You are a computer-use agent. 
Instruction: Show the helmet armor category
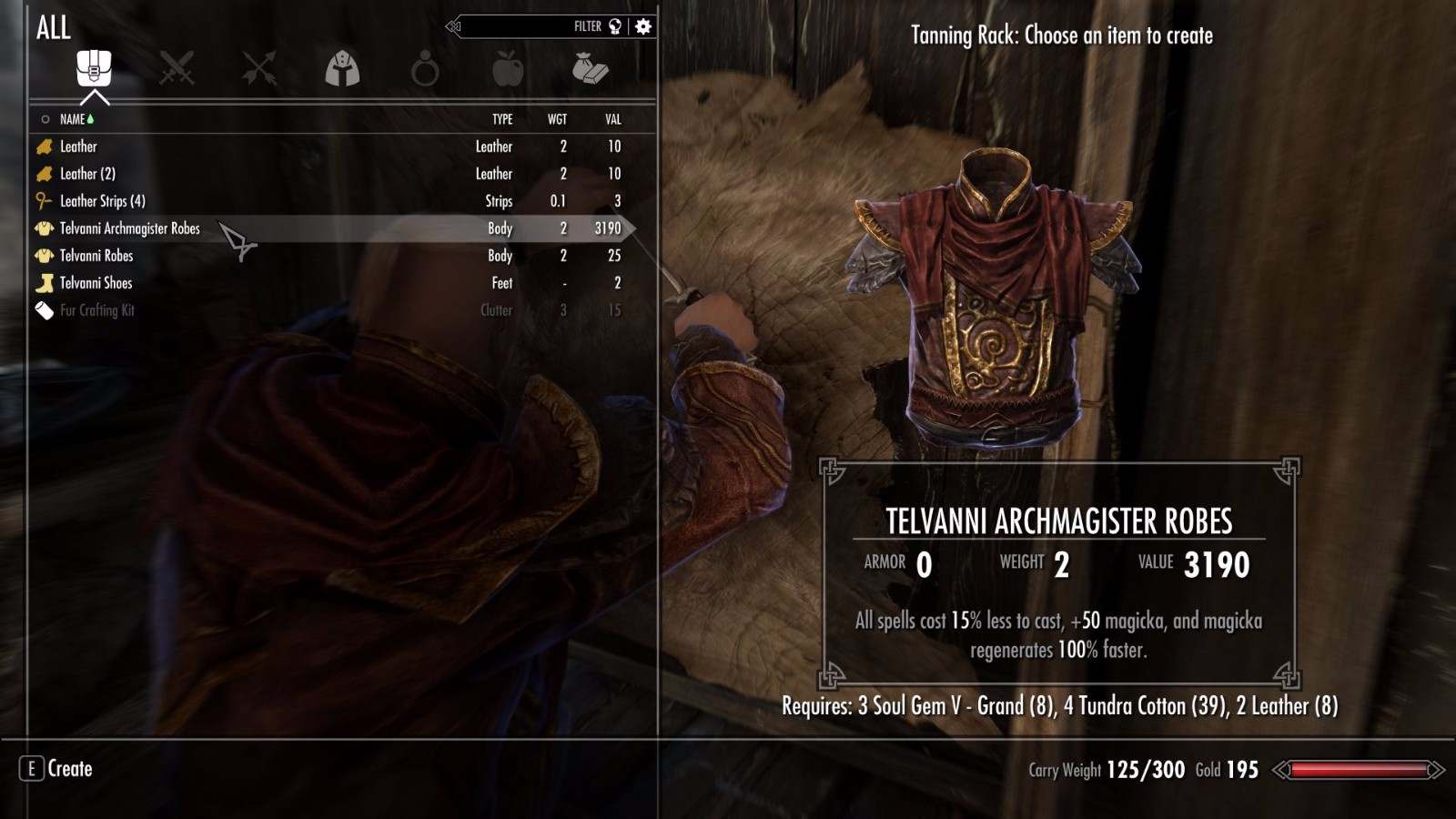click(342, 68)
